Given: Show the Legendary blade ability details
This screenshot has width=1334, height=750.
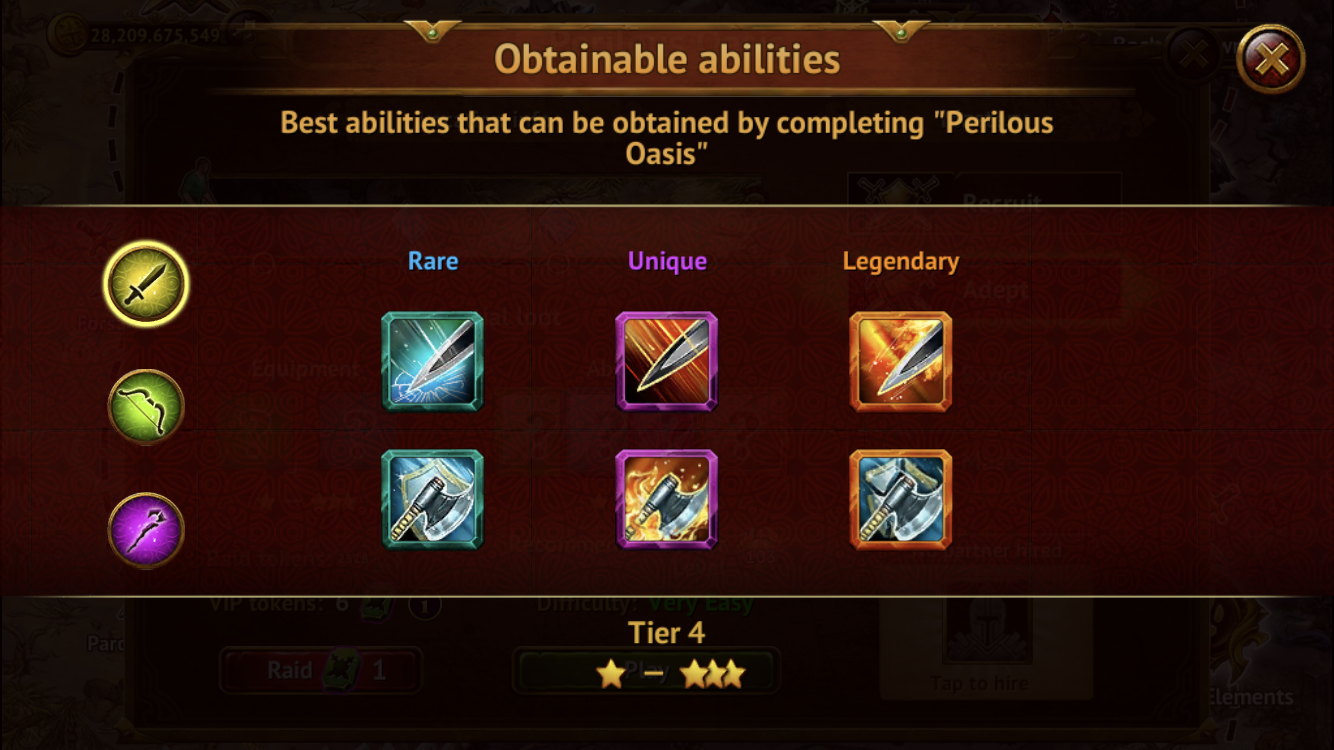Looking at the screenshot, I should click(900, 361).
